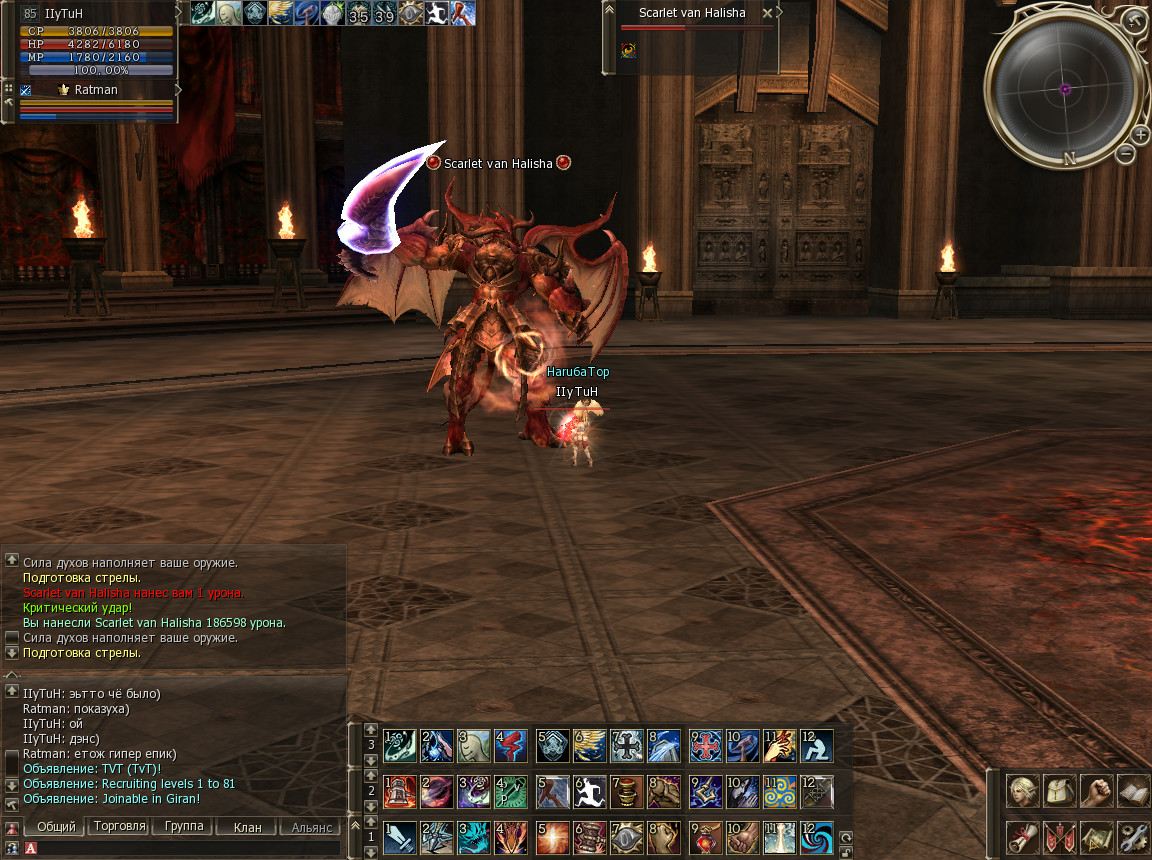
Task: Open the clan banners icon
Action: coord(1060,835)
